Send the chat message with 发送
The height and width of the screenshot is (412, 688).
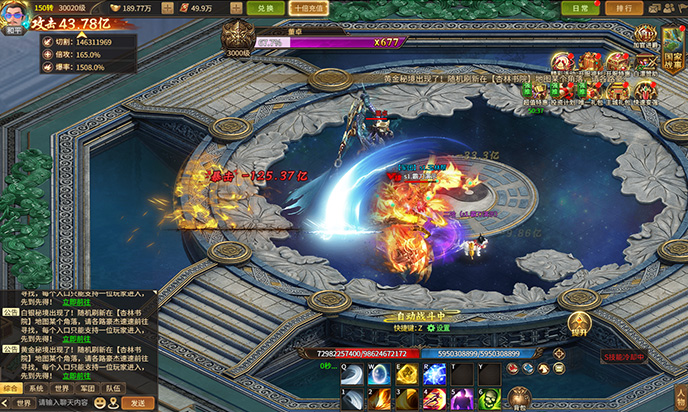[138, 403]
